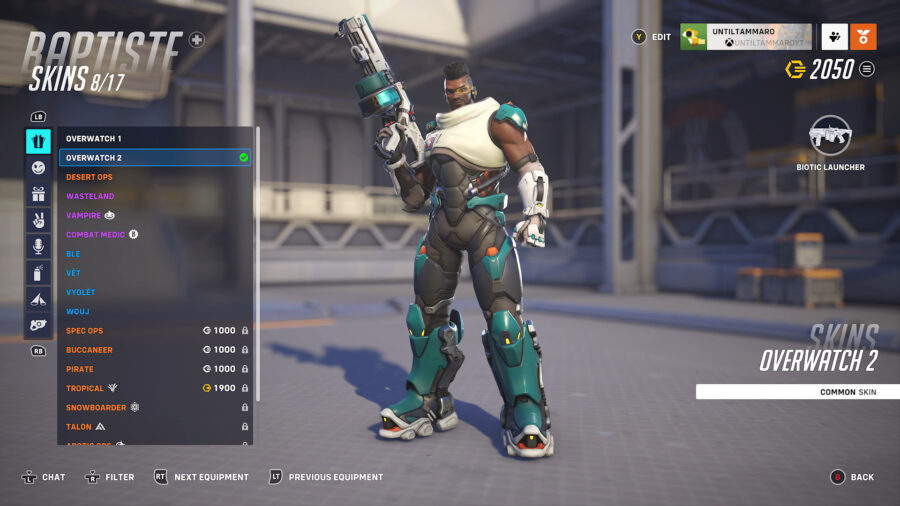
Task: Switch to the sprays can tab
Action: 38,272
